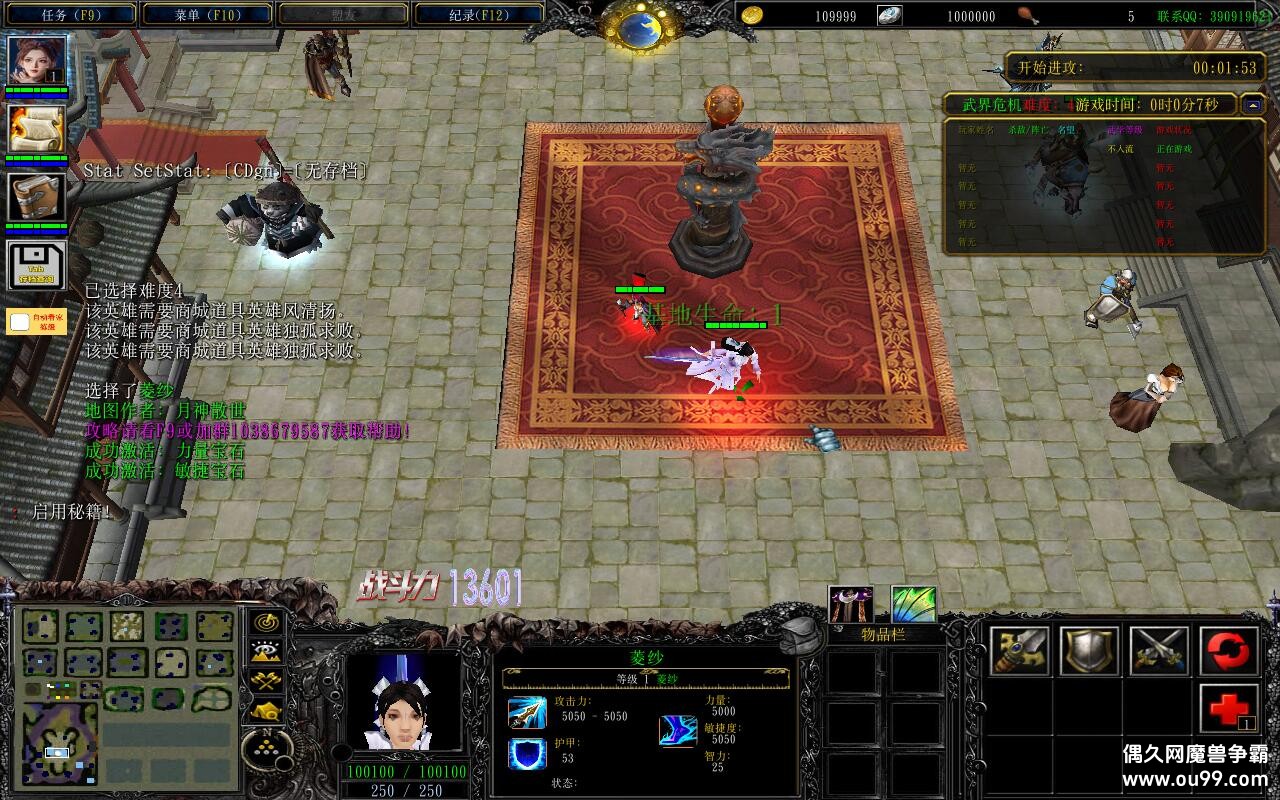The height and width of the screenshot is (800, 1280).
Task: Open the 任务 (F9) quest log
Action: [71, 14]
